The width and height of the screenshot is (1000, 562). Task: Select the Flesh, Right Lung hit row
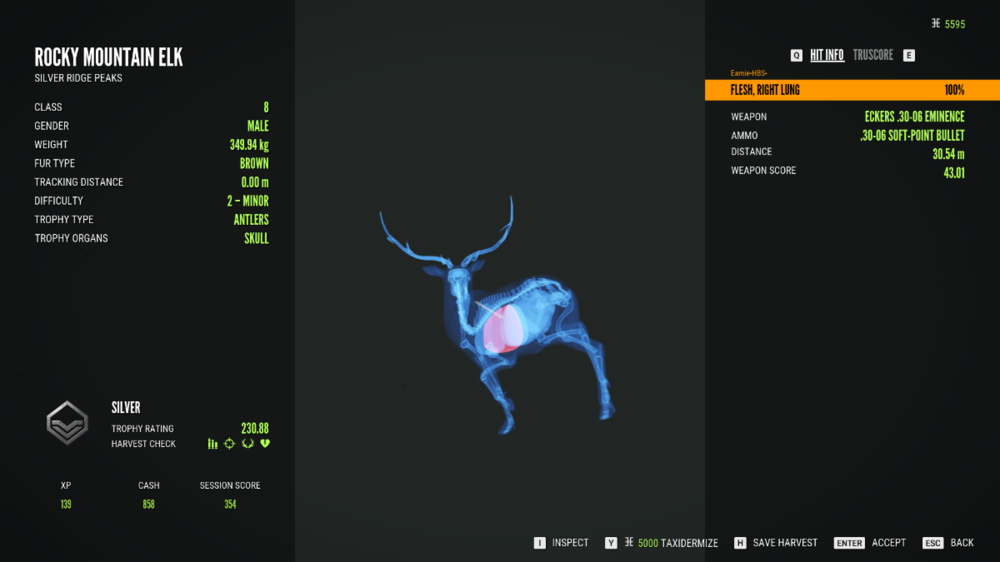click(851, 90)
